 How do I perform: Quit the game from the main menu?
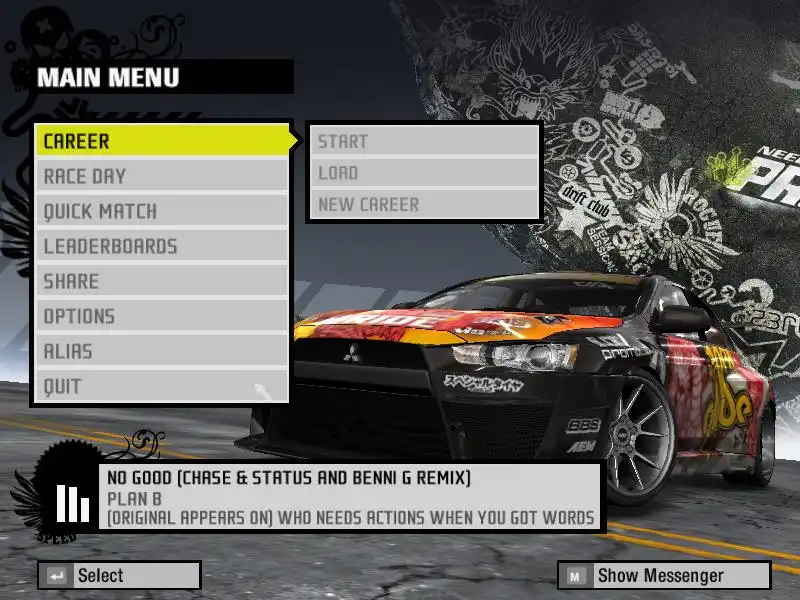tap(162, 386)
